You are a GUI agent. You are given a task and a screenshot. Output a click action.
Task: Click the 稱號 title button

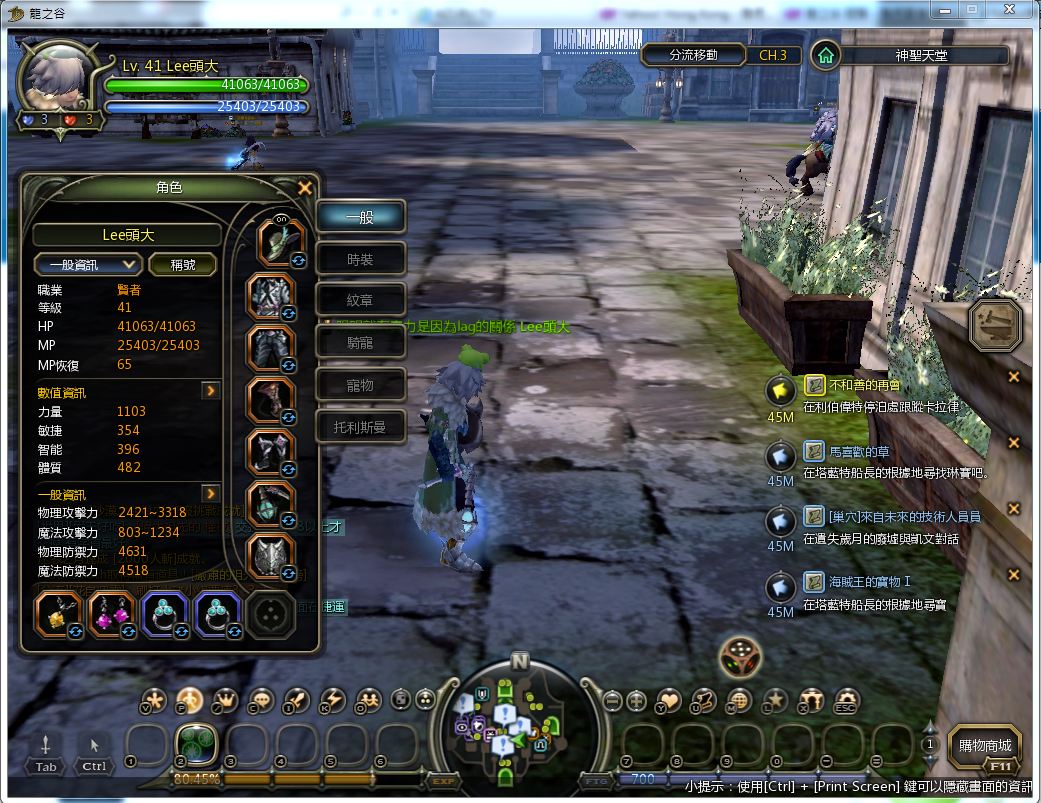tap(184, 264)
